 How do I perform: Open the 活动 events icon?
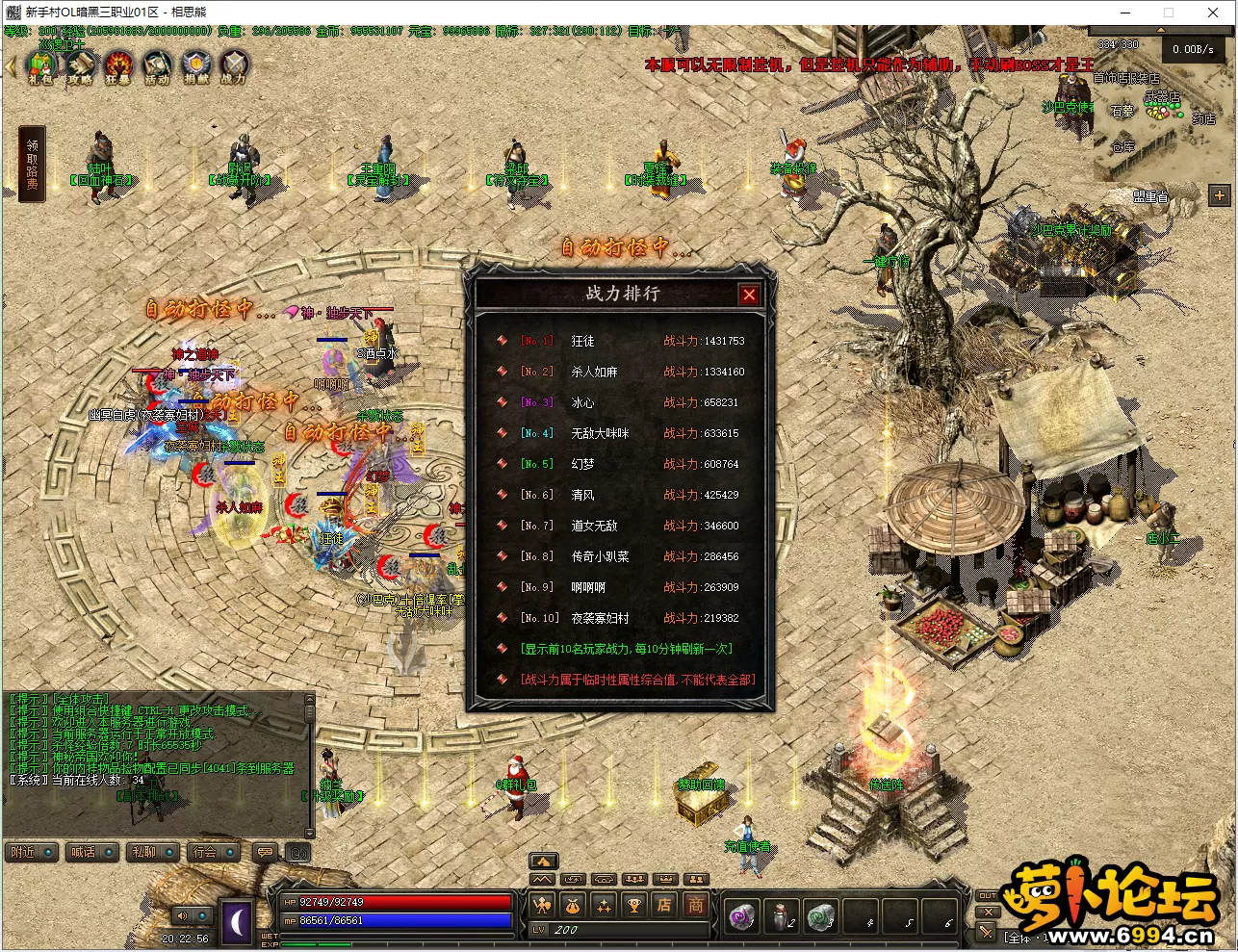click(x=157, y=67)
